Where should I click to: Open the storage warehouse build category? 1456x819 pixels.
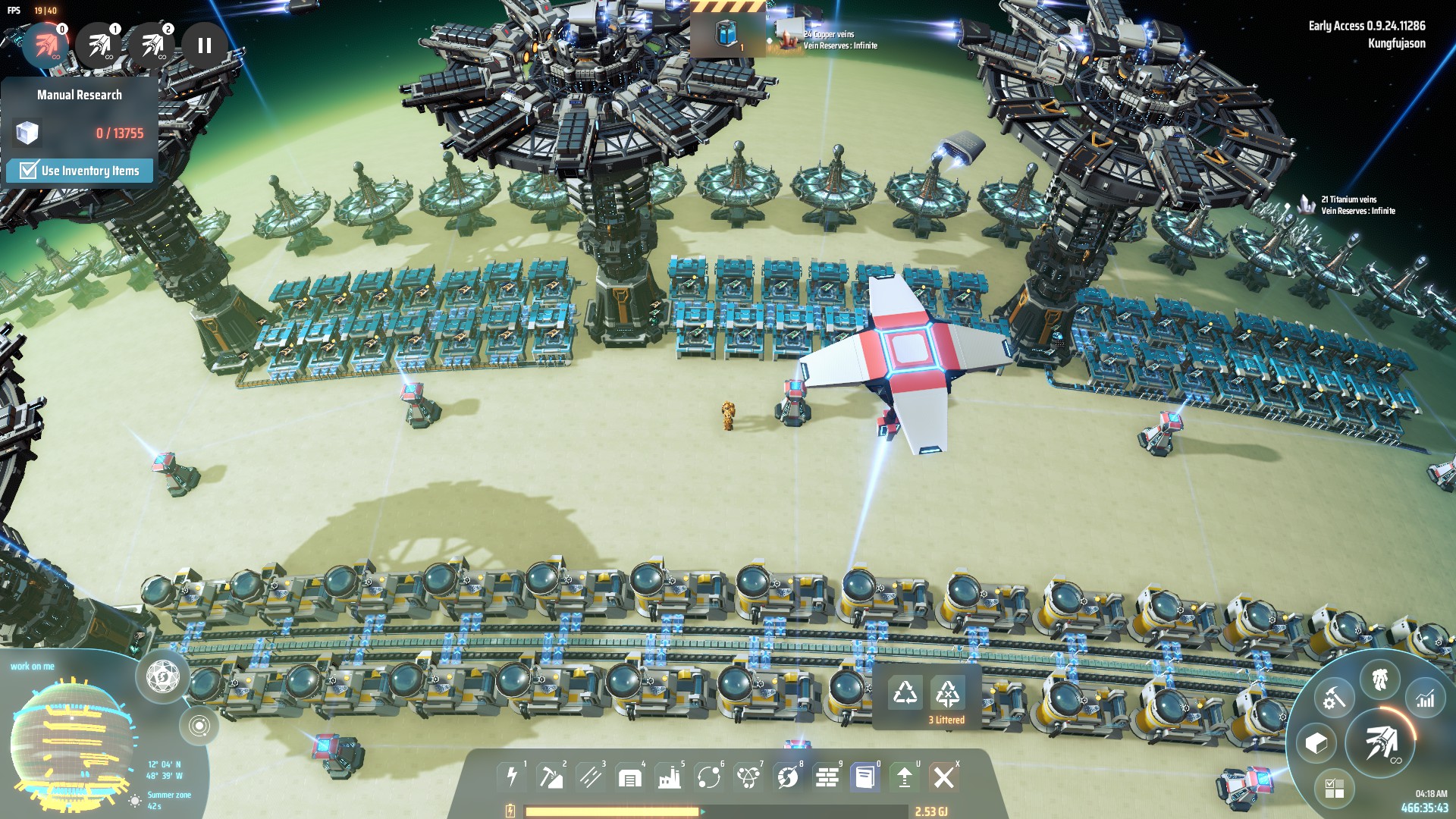pyautogui.click(x=629, y=777)
